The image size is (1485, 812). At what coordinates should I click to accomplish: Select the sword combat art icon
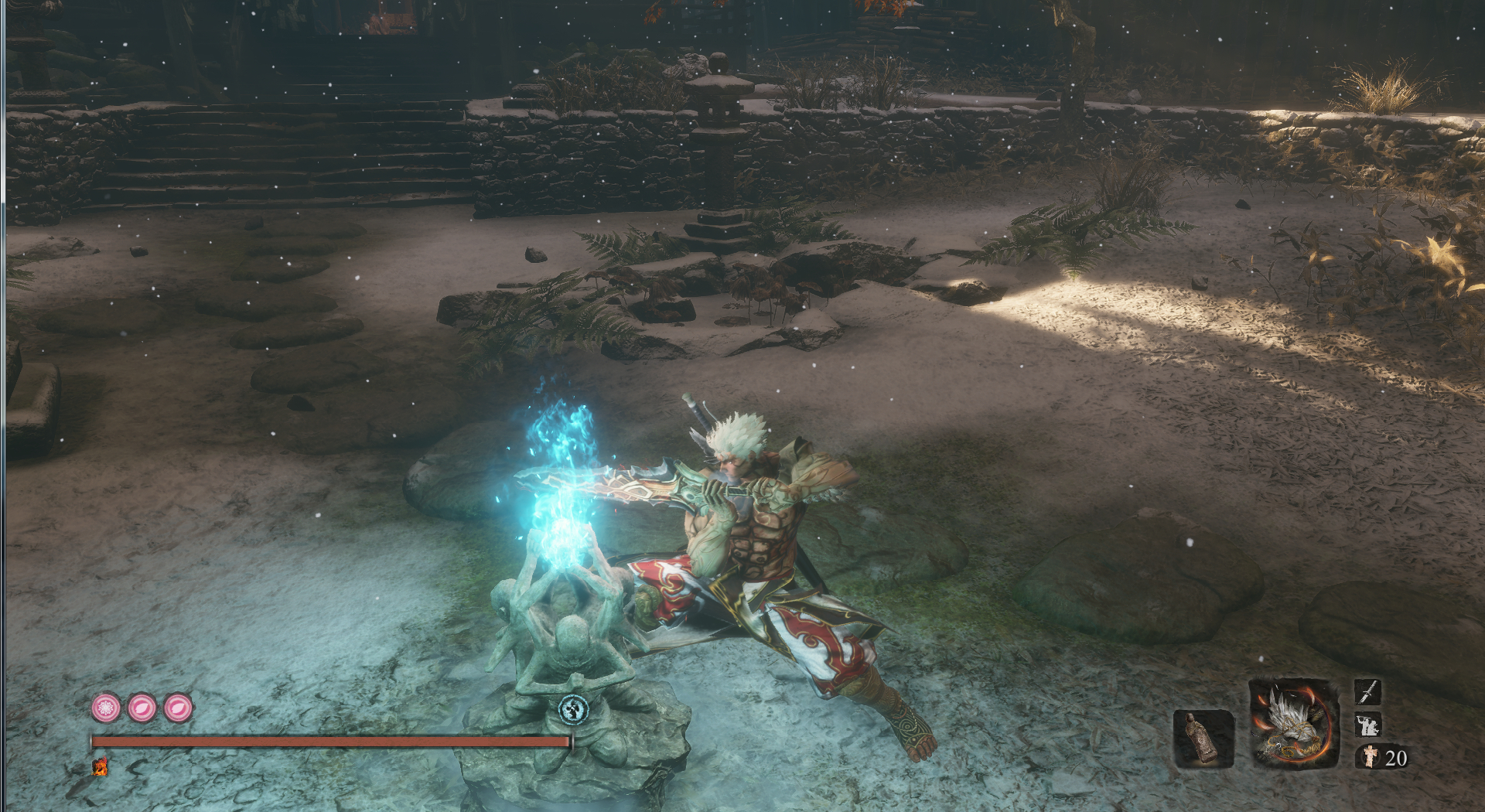(1367, 692)
